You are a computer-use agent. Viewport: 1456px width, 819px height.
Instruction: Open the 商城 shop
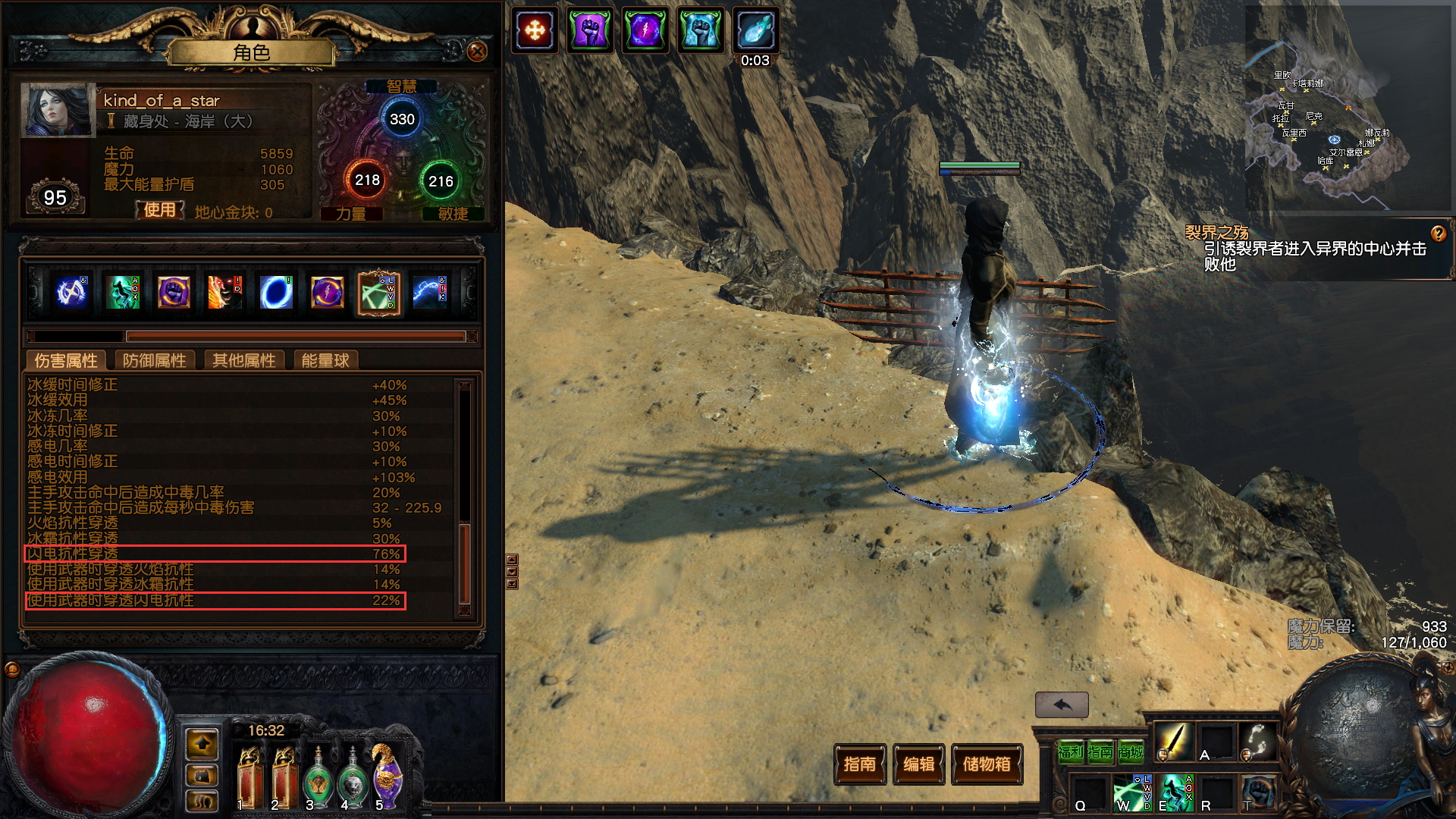1131,752
